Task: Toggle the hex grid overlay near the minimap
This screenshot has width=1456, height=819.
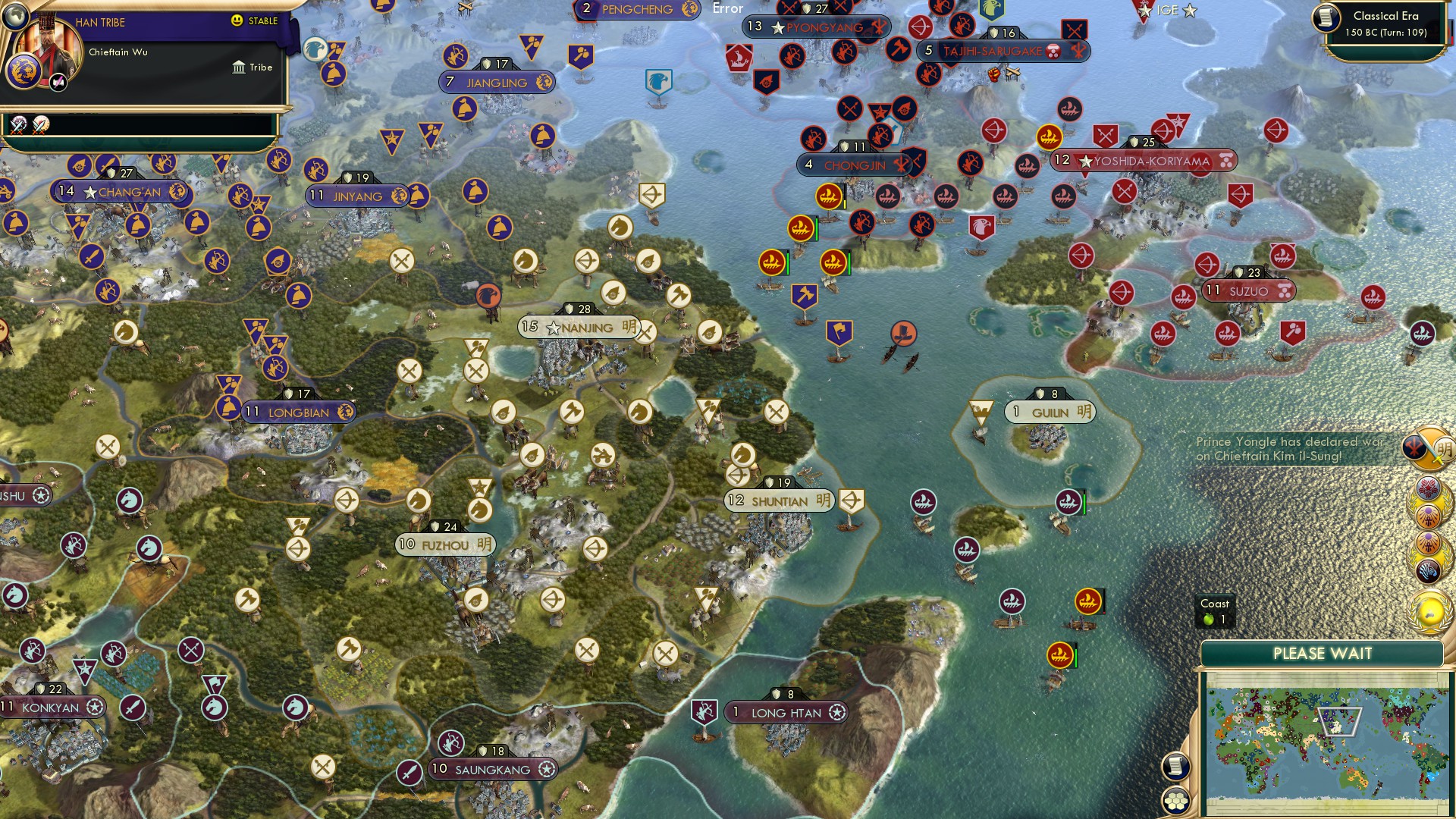Action: tap(1175, 799)
